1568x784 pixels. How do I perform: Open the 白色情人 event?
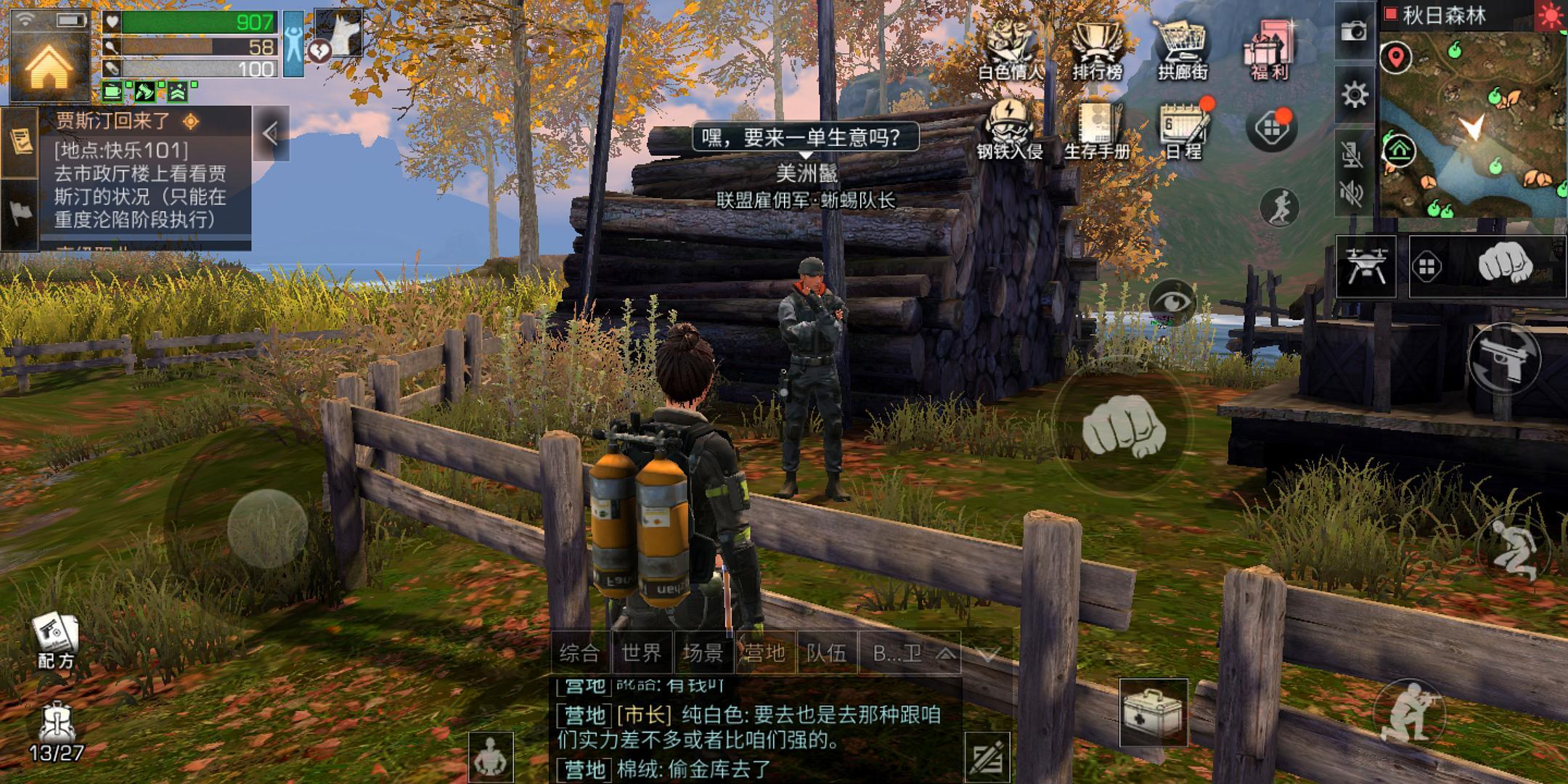tap(1010, 48)
